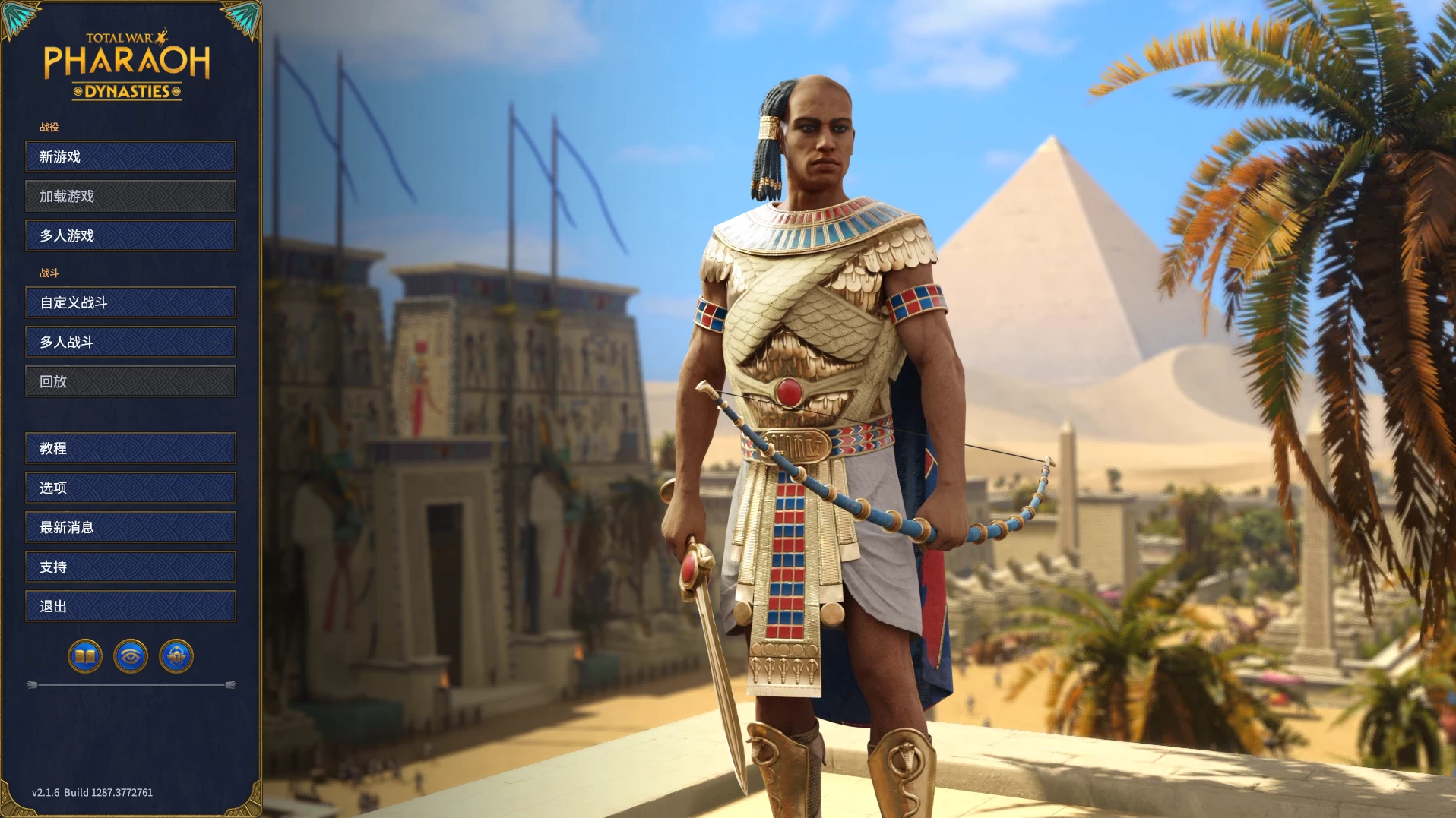The width and height of the screenshot is (1456, 818).
Task: Click the golden scarab beetle icon
Action: click(177, 656)
